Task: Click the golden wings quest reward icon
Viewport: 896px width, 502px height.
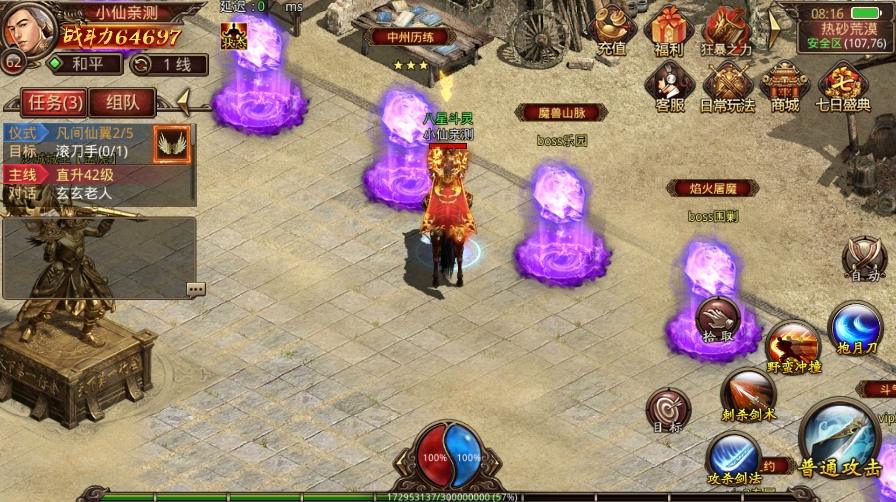Action: (172, 145)
